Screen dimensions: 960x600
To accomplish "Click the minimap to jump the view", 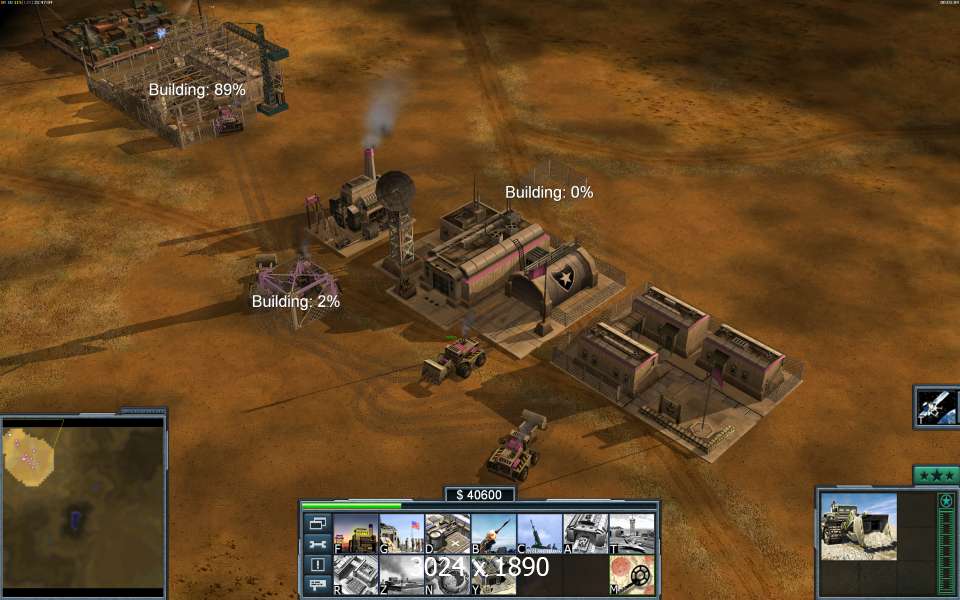I will point(82,507).
